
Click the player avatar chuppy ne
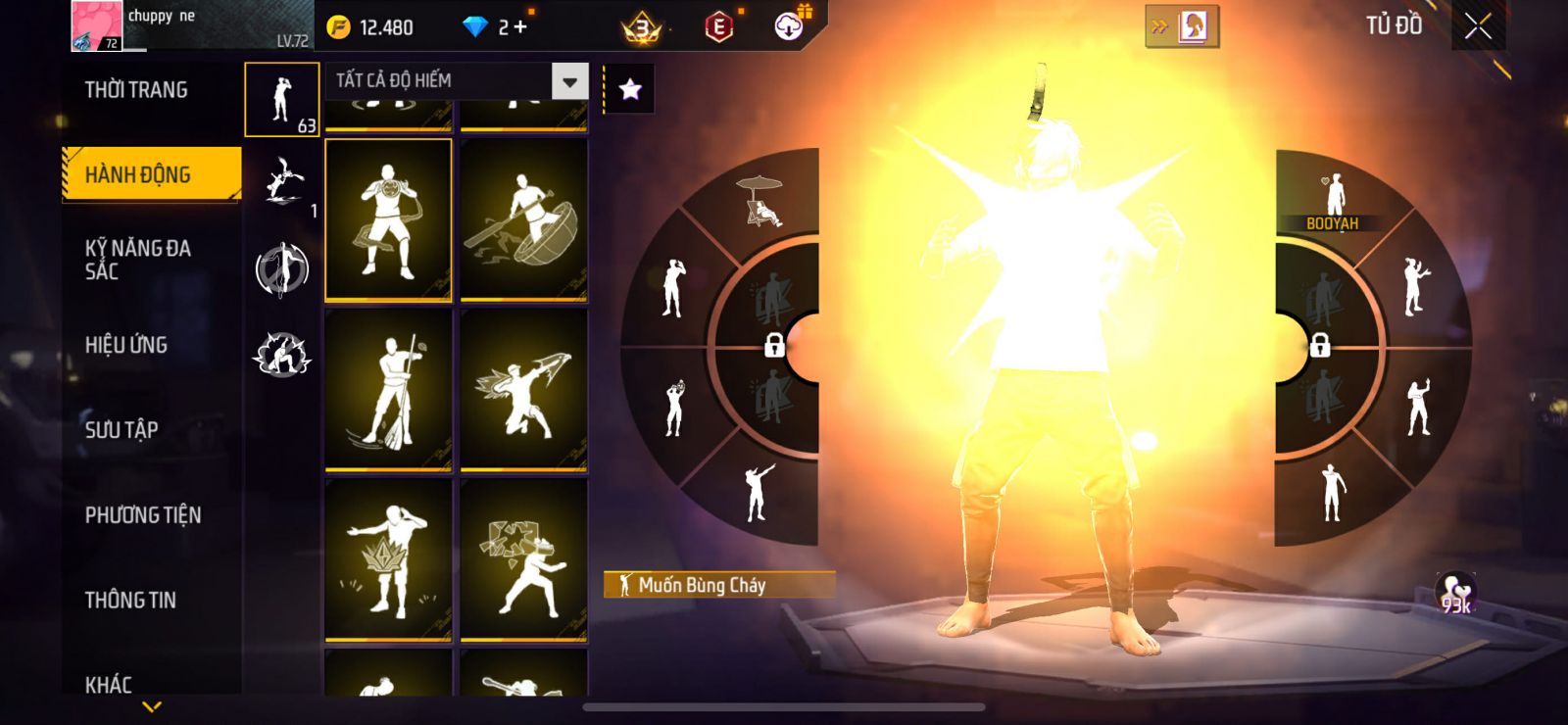coord(96,25)
